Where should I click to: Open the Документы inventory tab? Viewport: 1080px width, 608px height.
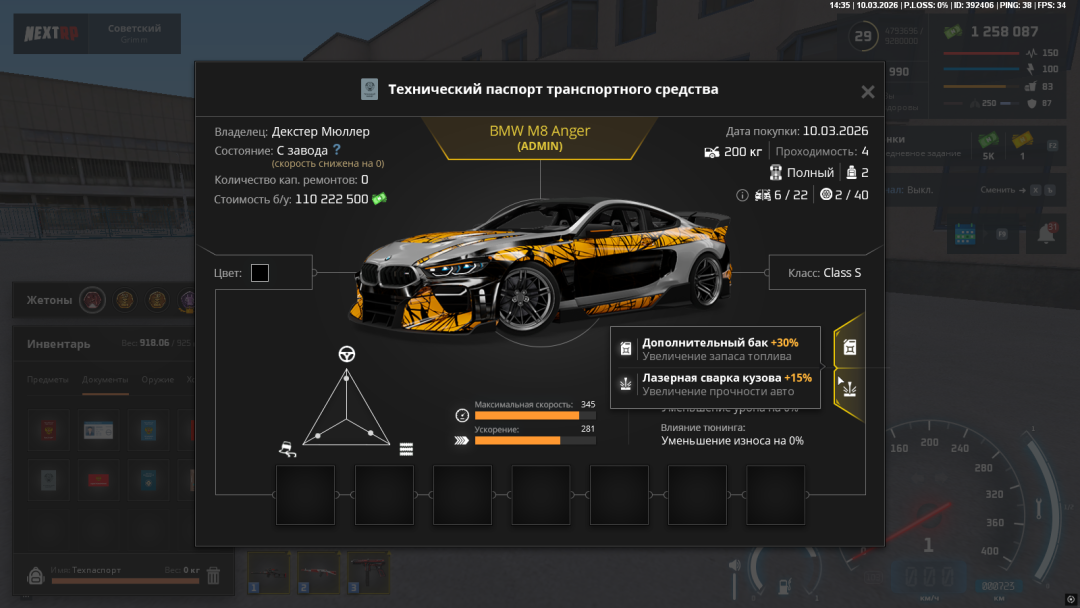(104, 380)
